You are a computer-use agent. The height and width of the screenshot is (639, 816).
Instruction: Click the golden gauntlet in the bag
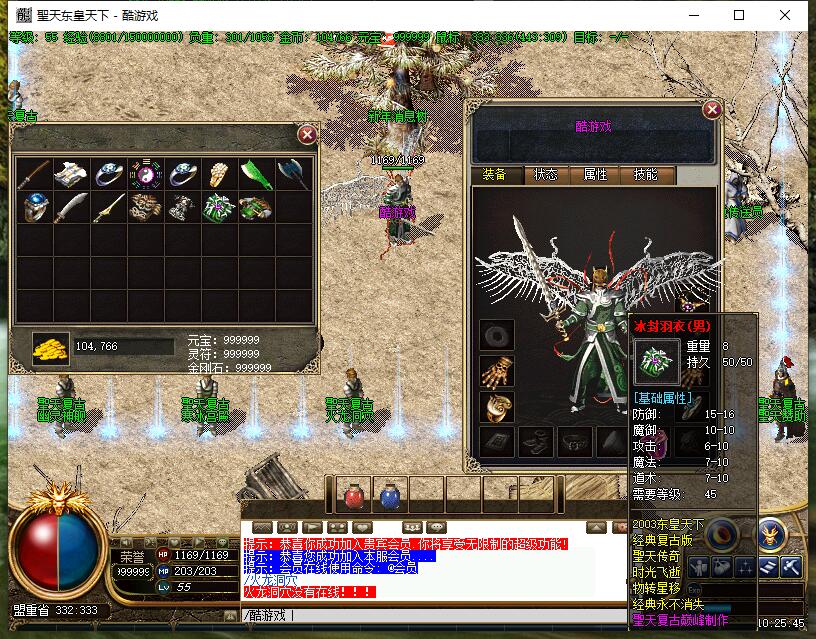218,173
